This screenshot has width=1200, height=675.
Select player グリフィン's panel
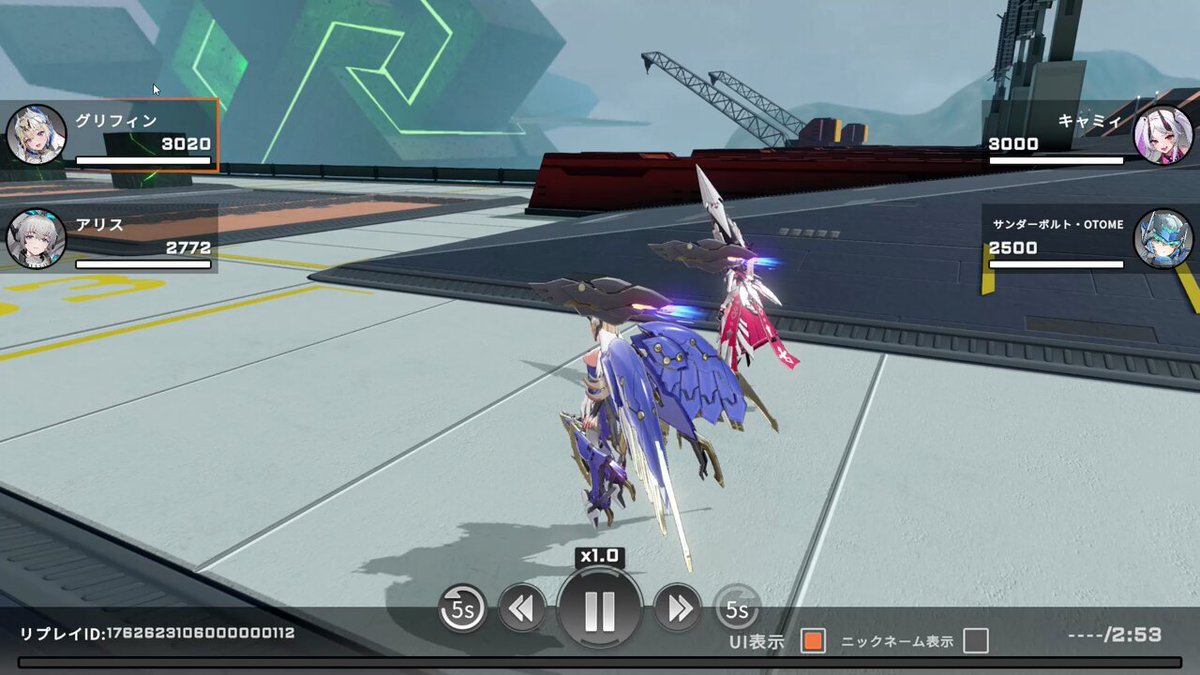coord(110,135)
